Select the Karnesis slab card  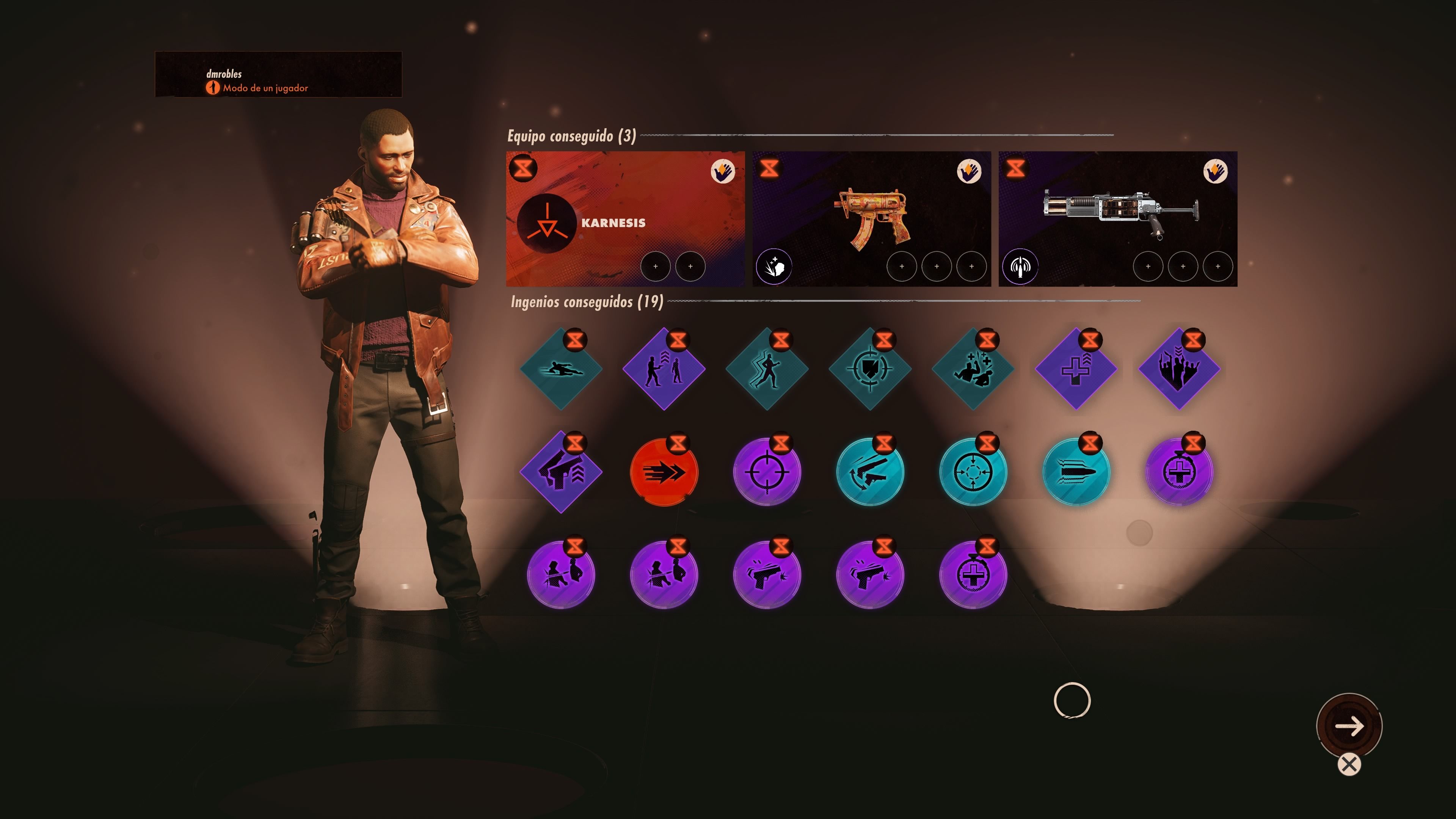point(624,218)
